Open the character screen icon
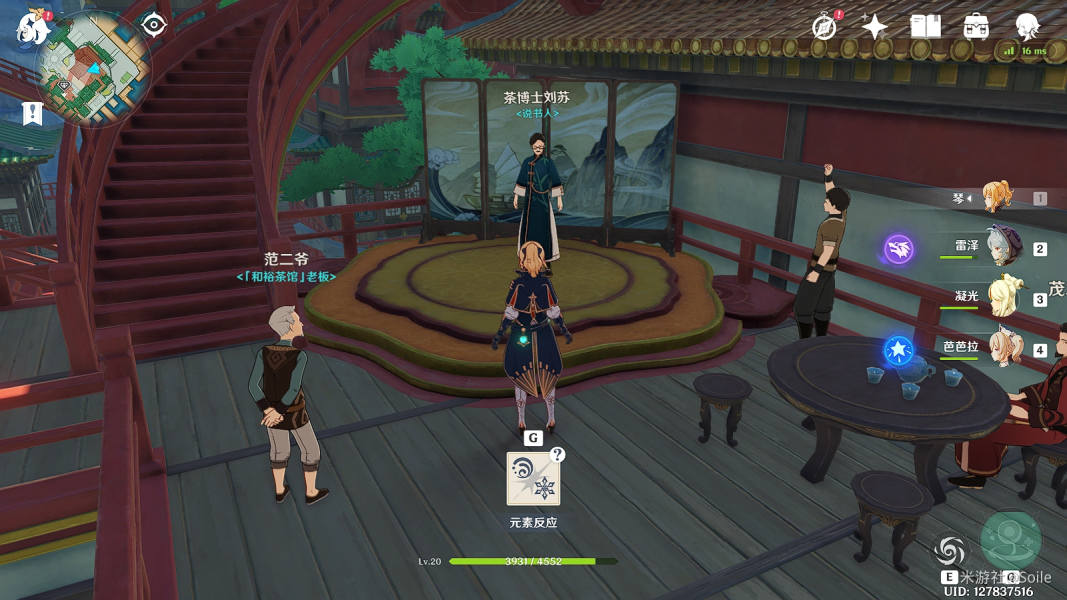 tap(1027, 27)
